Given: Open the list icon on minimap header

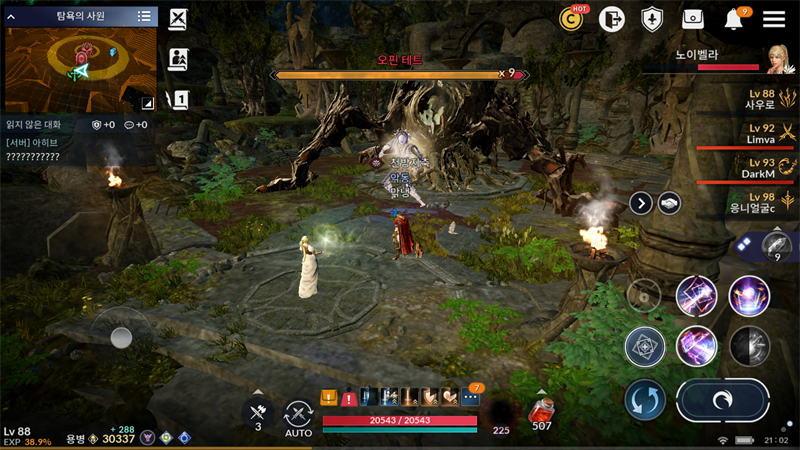Looking at the screenshot, I should click(x=144, y=16).
